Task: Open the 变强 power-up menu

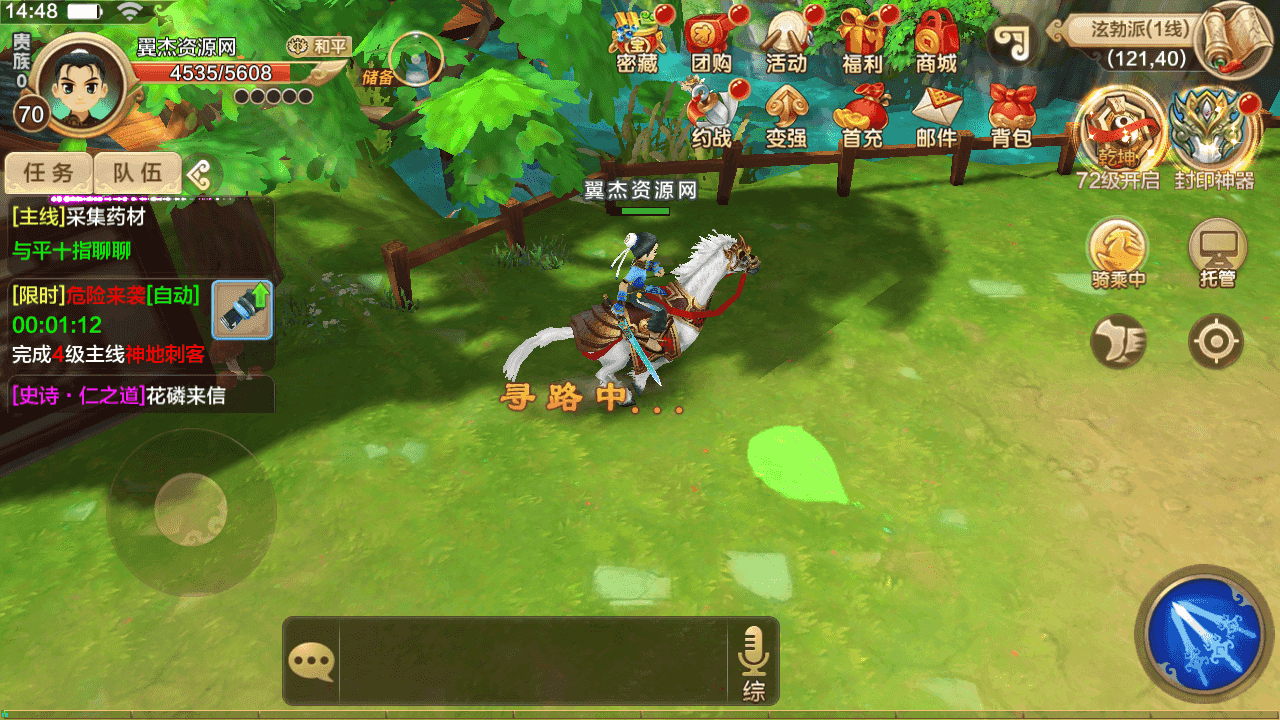Action: (786, 115)
